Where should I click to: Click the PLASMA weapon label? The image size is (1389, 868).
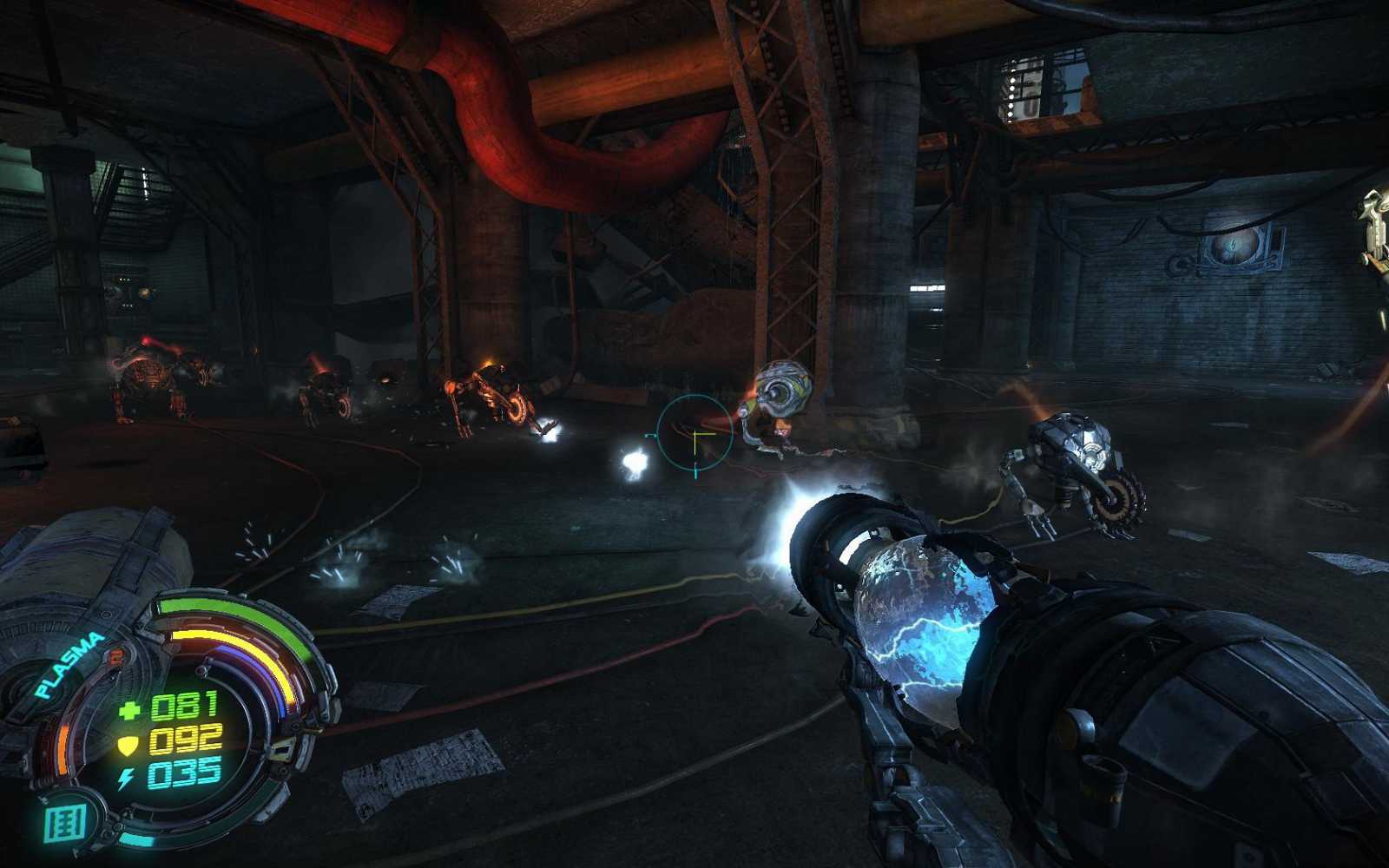(69, 666)
